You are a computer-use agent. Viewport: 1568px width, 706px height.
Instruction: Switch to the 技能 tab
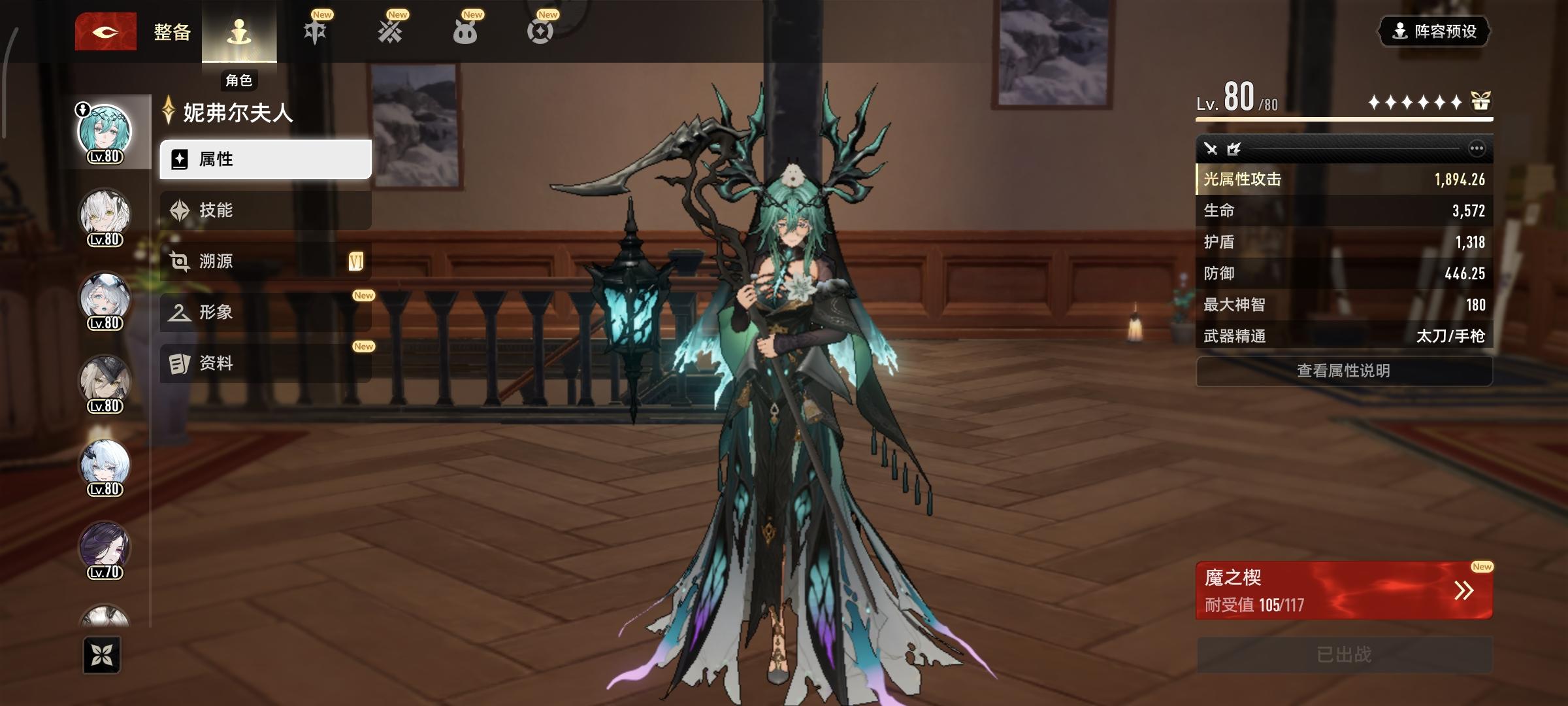pyautogui.click(x=216, y=209)
